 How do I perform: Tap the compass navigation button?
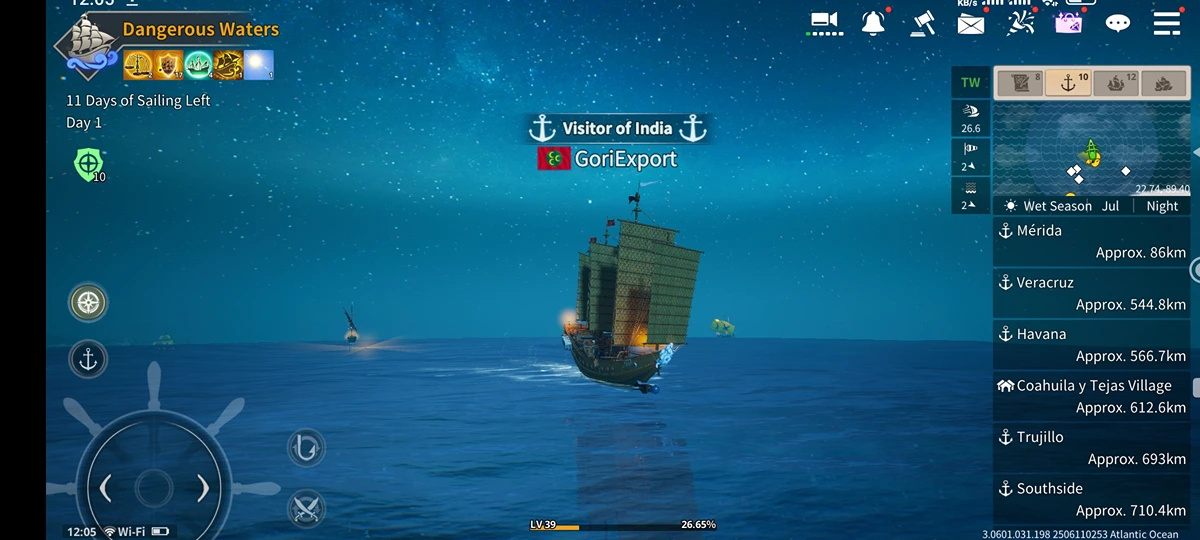click(x=88, y=302)
